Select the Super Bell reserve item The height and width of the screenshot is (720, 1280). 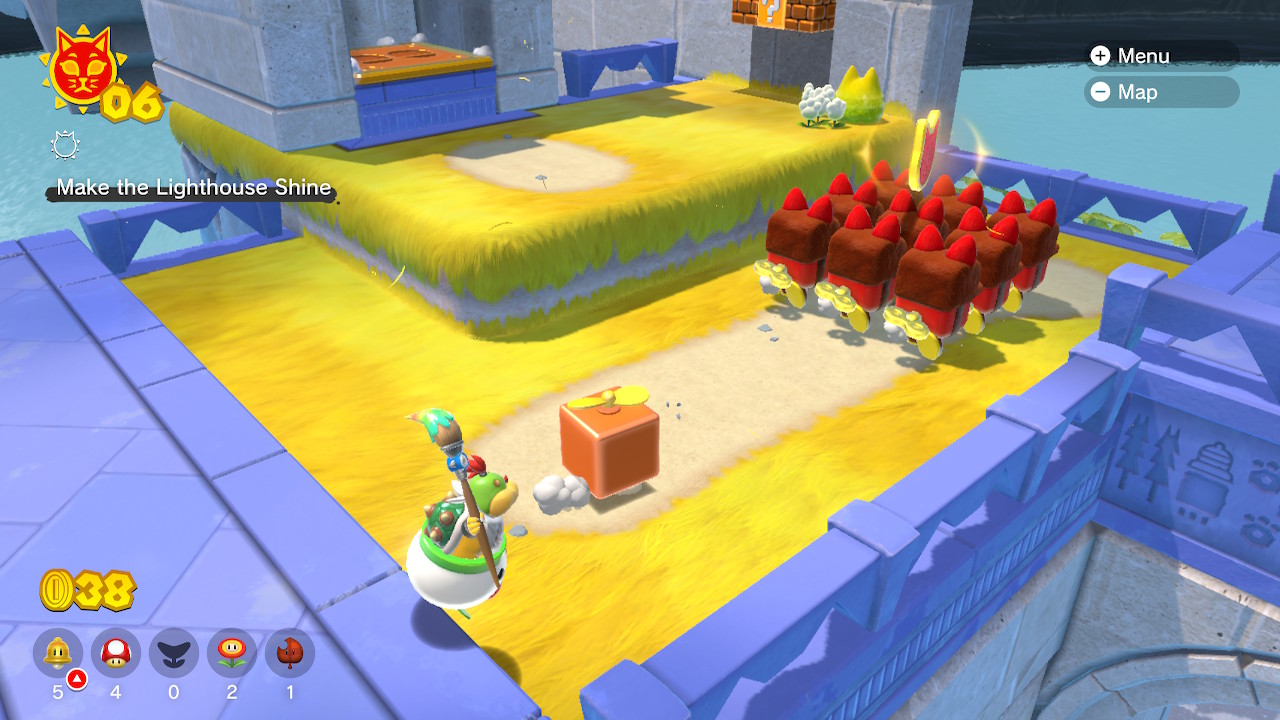(58, 654)
